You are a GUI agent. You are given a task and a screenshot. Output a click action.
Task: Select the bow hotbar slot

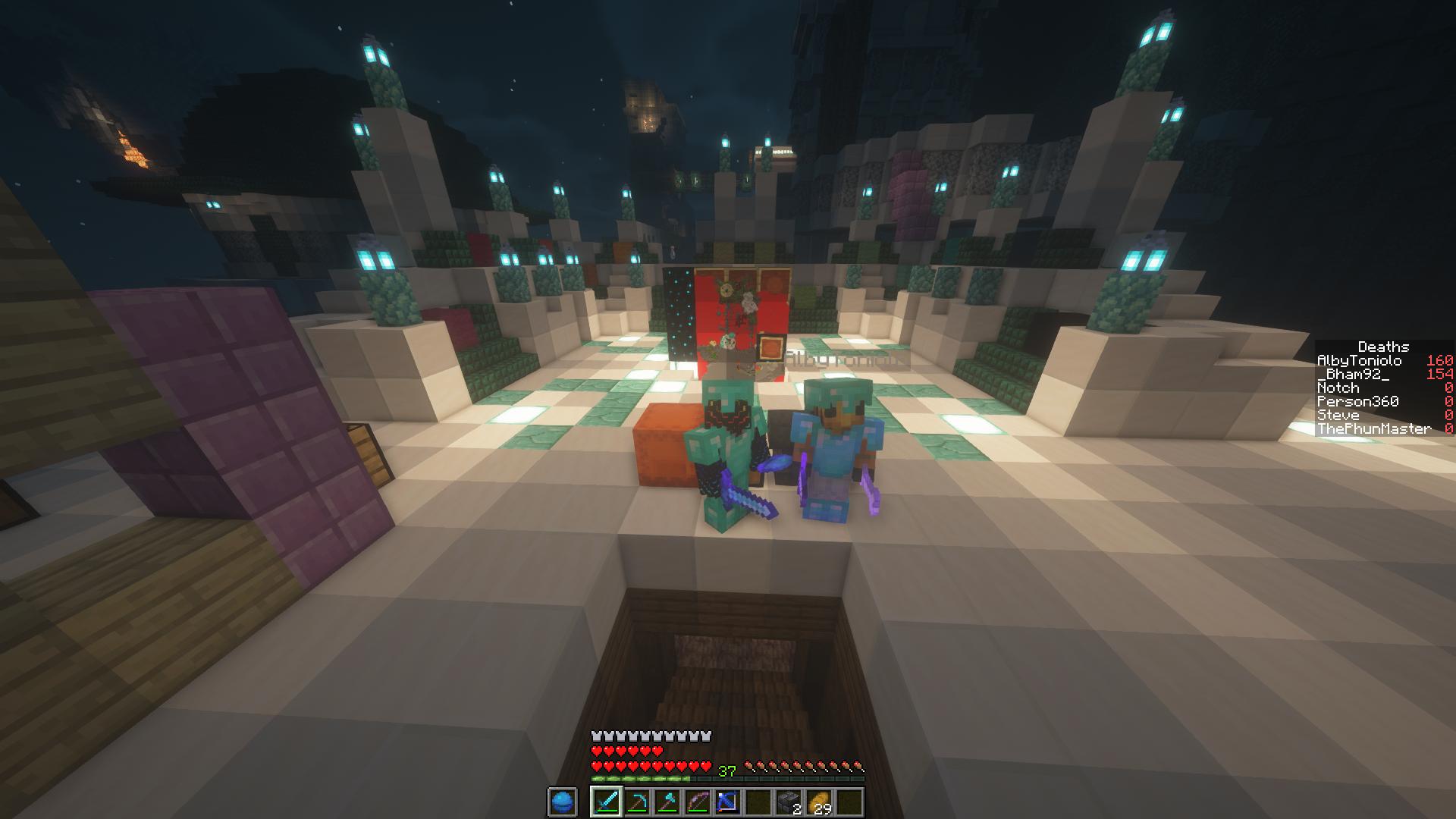click(x=697, y=802)
